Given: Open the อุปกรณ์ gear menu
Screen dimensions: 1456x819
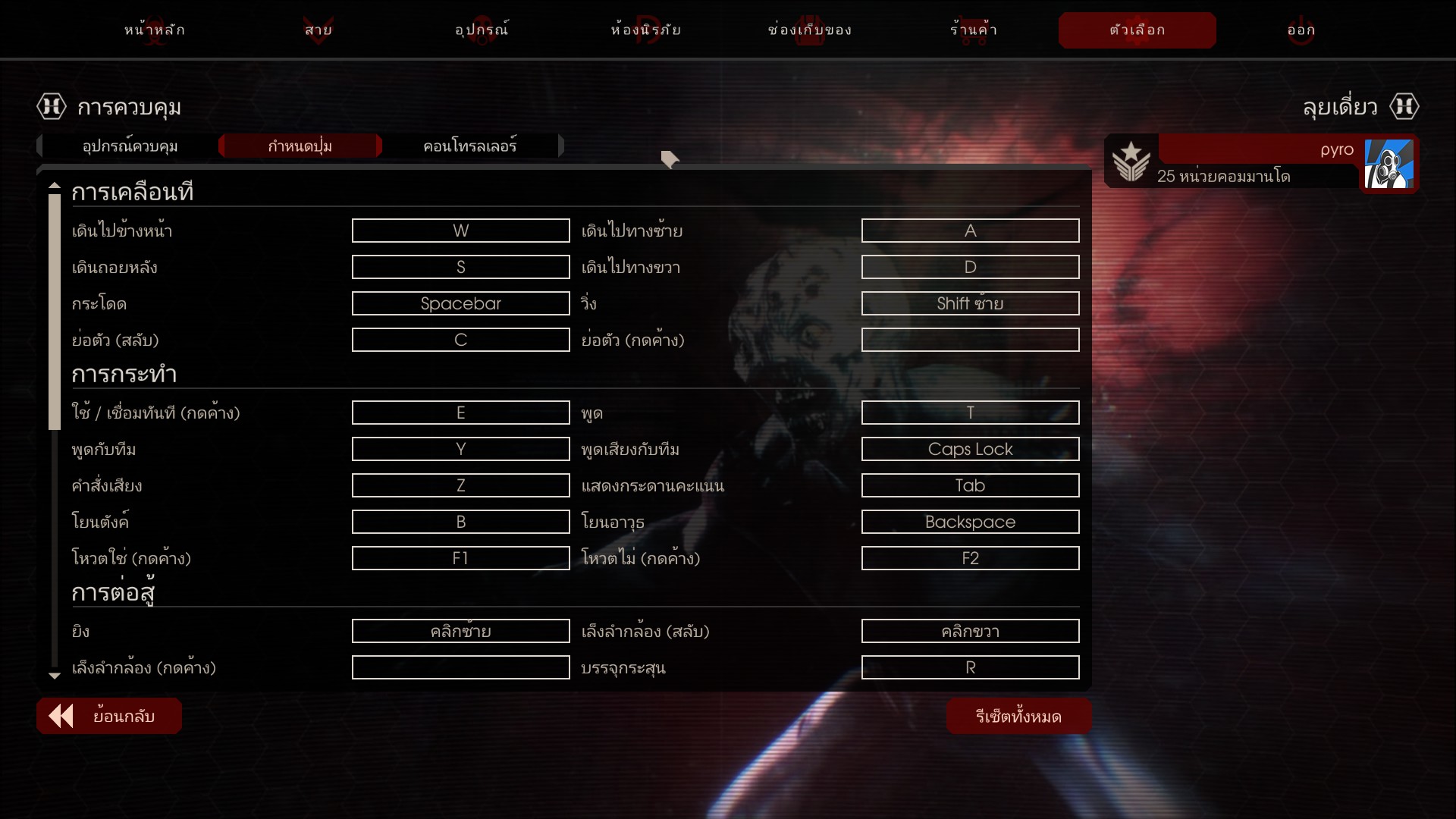Looking at the screenshot, I should tap(482, 30).
